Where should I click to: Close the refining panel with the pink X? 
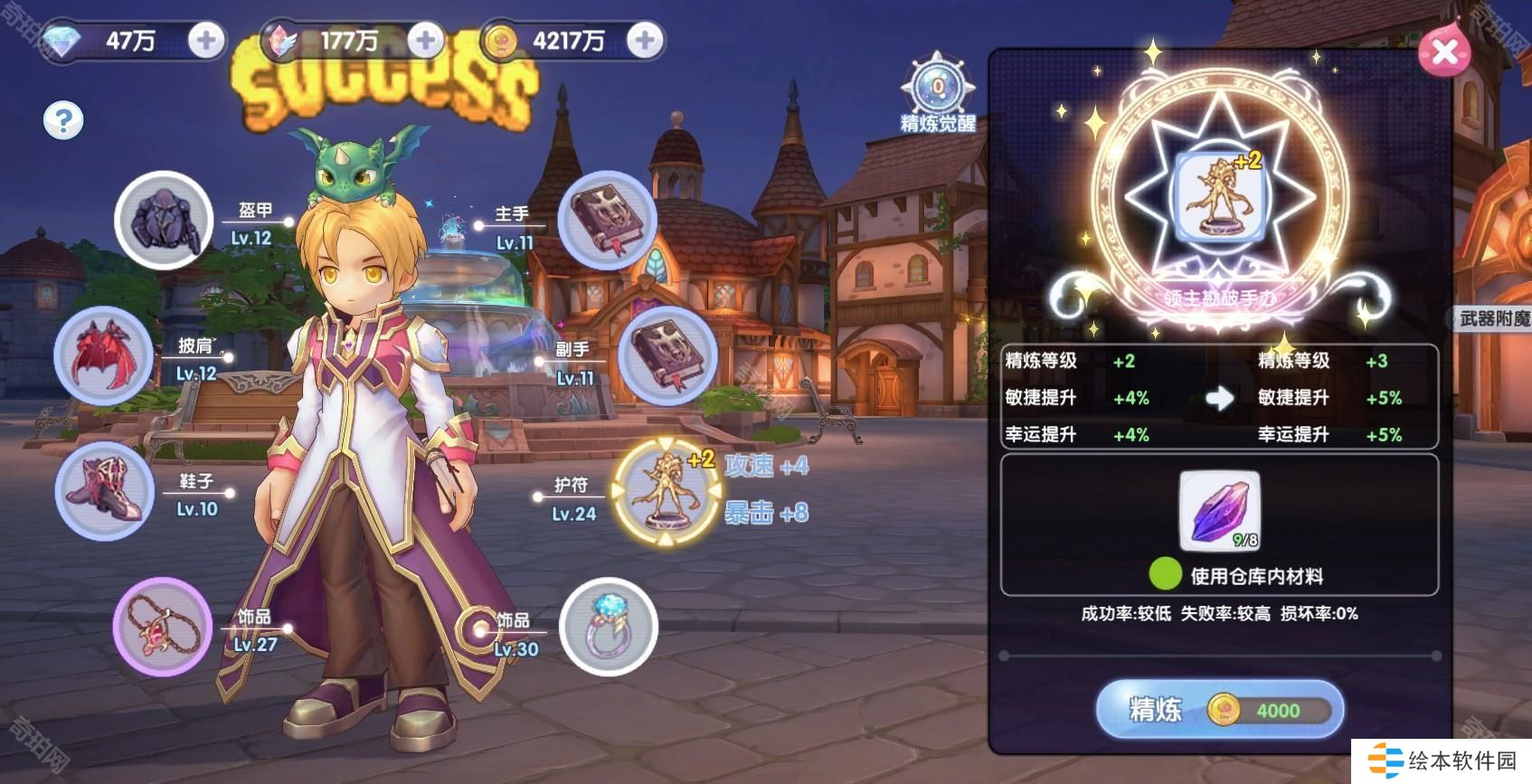[1444, 52]
